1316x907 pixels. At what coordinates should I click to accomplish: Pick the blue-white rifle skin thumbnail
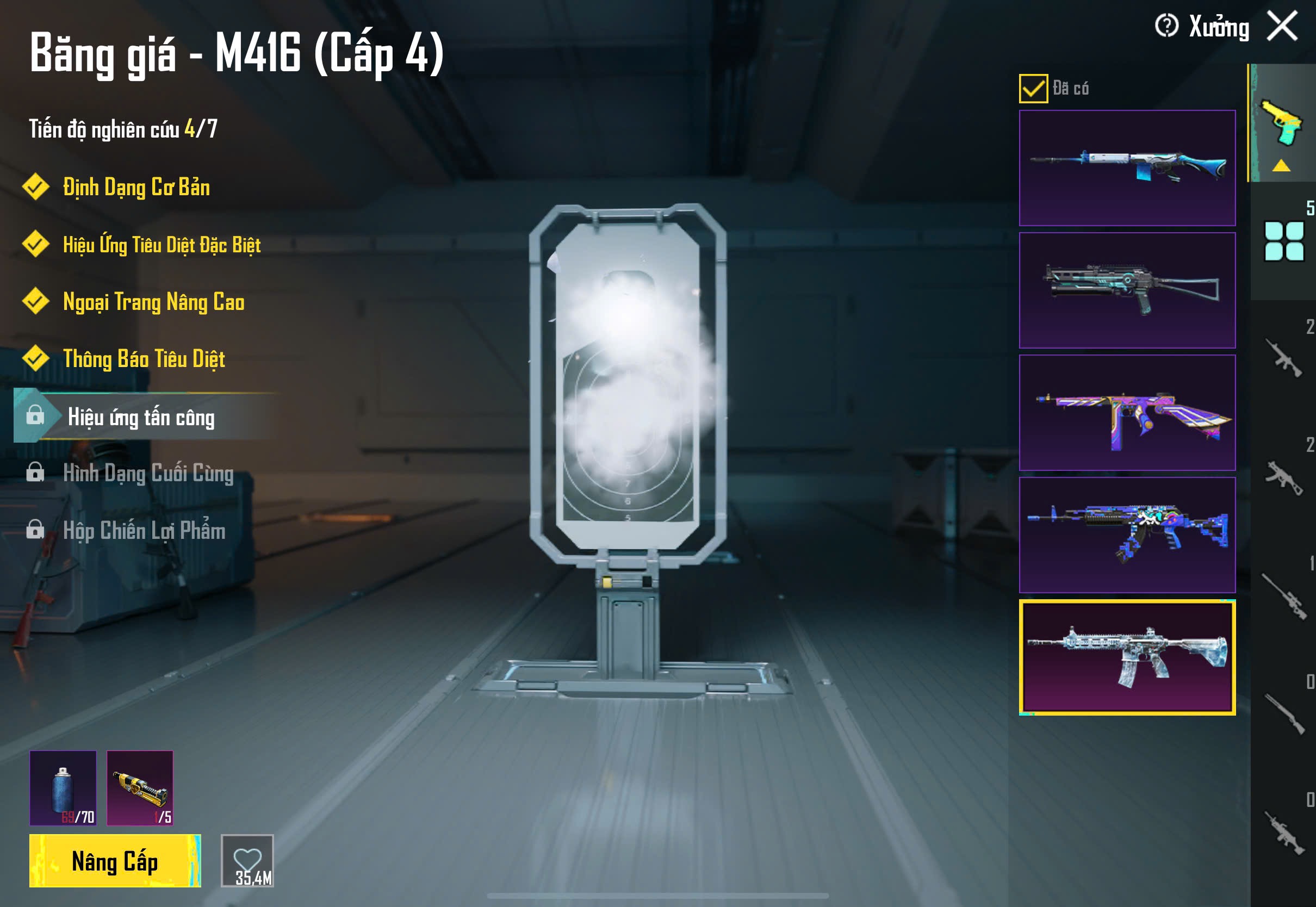point(1127,167)
